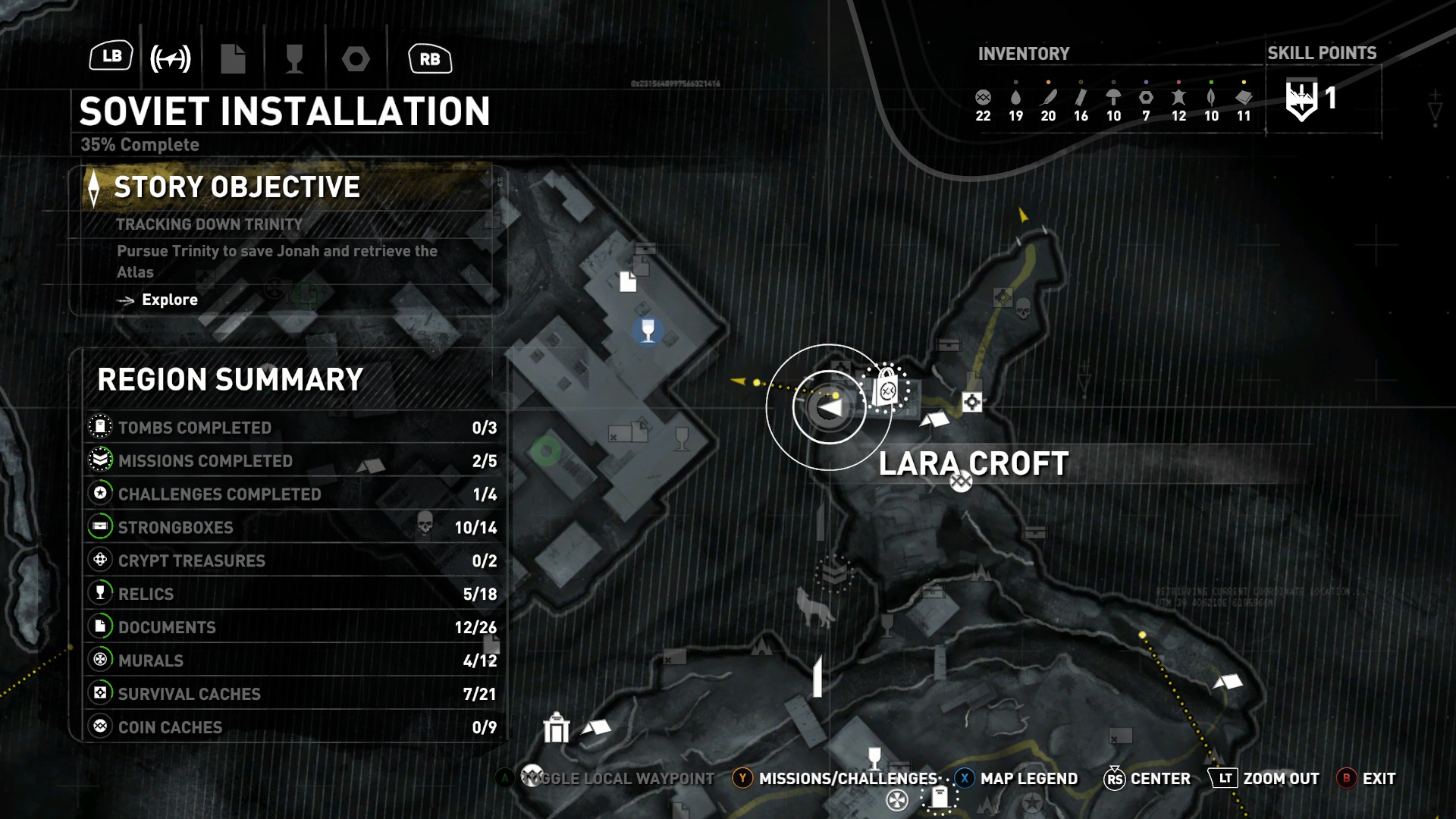The image size is (1456, 819).
Task: Switch to the hexagonal gear tab
Action: (356, 58)
